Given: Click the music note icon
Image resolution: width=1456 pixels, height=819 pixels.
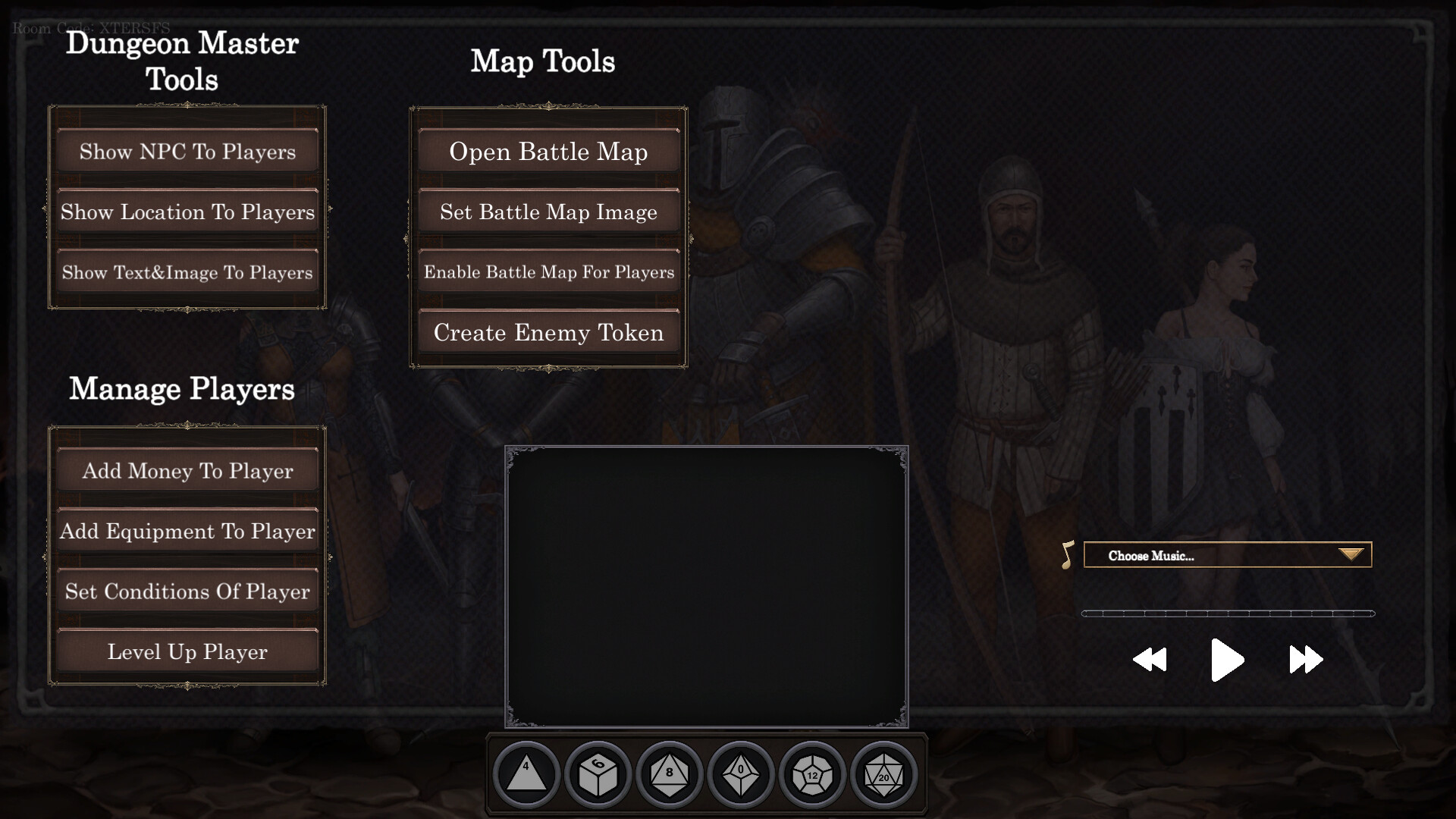Looking at the screenshot, I should pos(1066,554).
